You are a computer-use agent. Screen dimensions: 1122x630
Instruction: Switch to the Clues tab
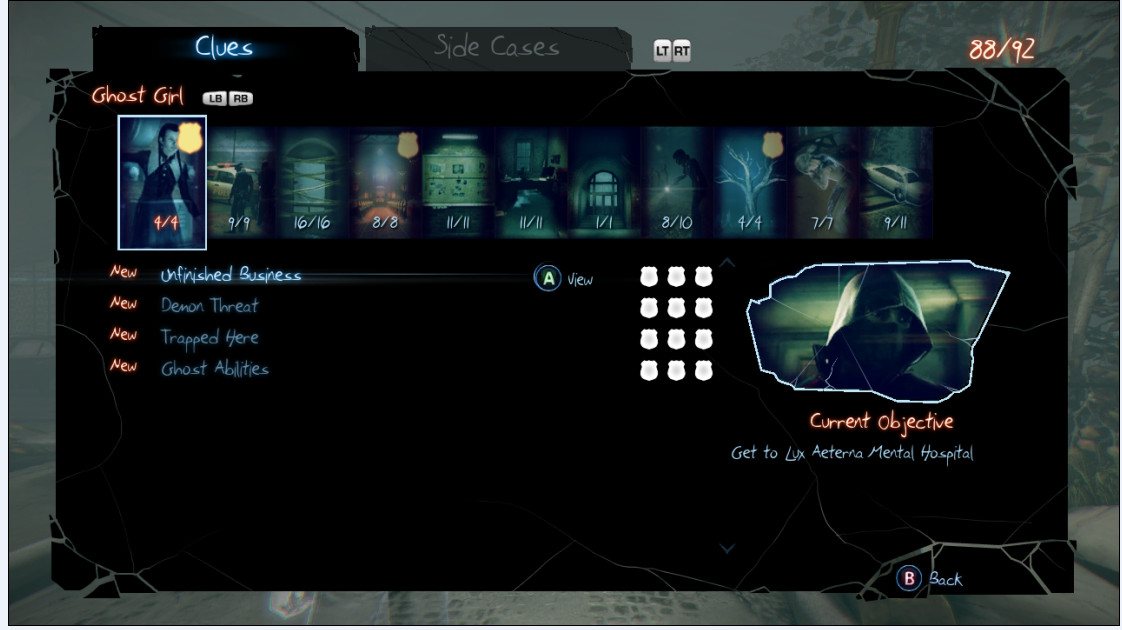(x=224, y=47)
